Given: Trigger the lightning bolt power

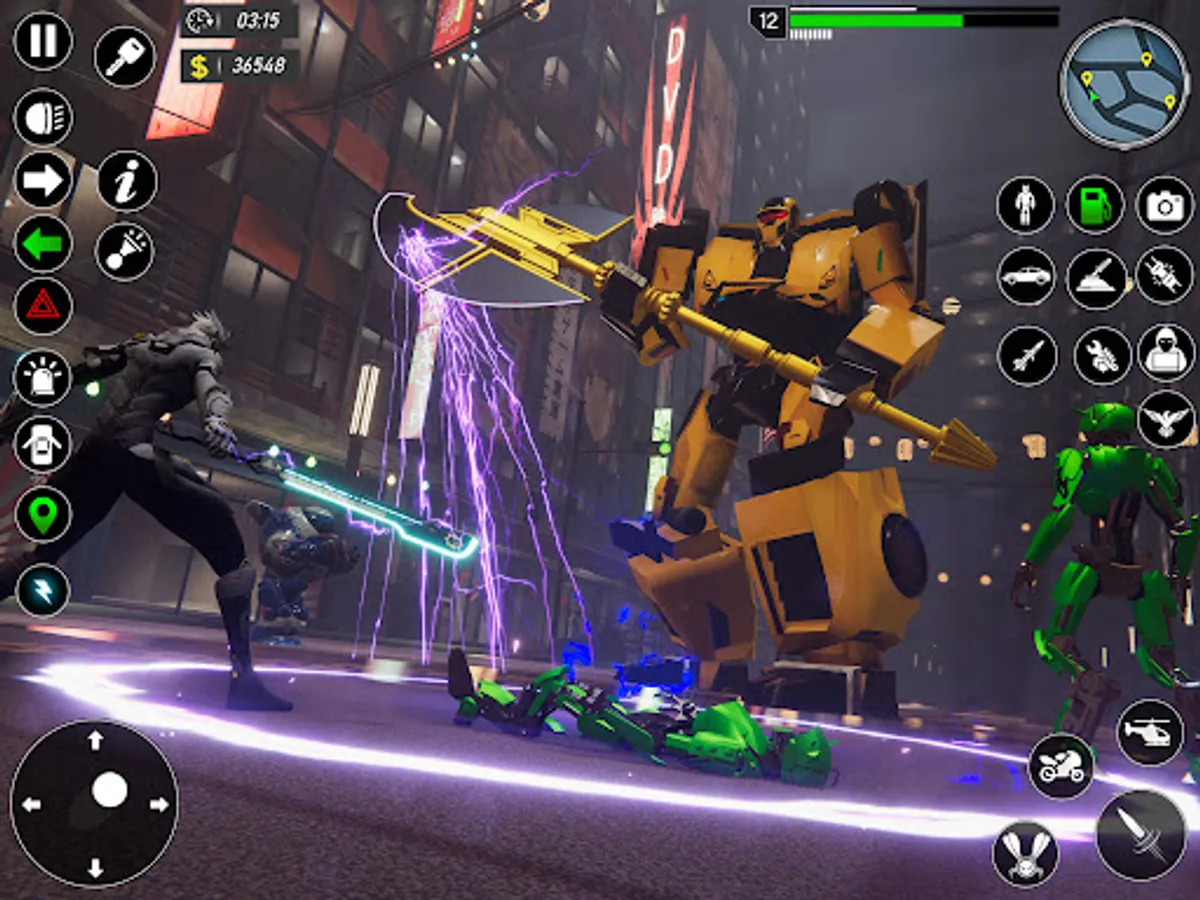Looking at the screenshot, I should (43, 590).
